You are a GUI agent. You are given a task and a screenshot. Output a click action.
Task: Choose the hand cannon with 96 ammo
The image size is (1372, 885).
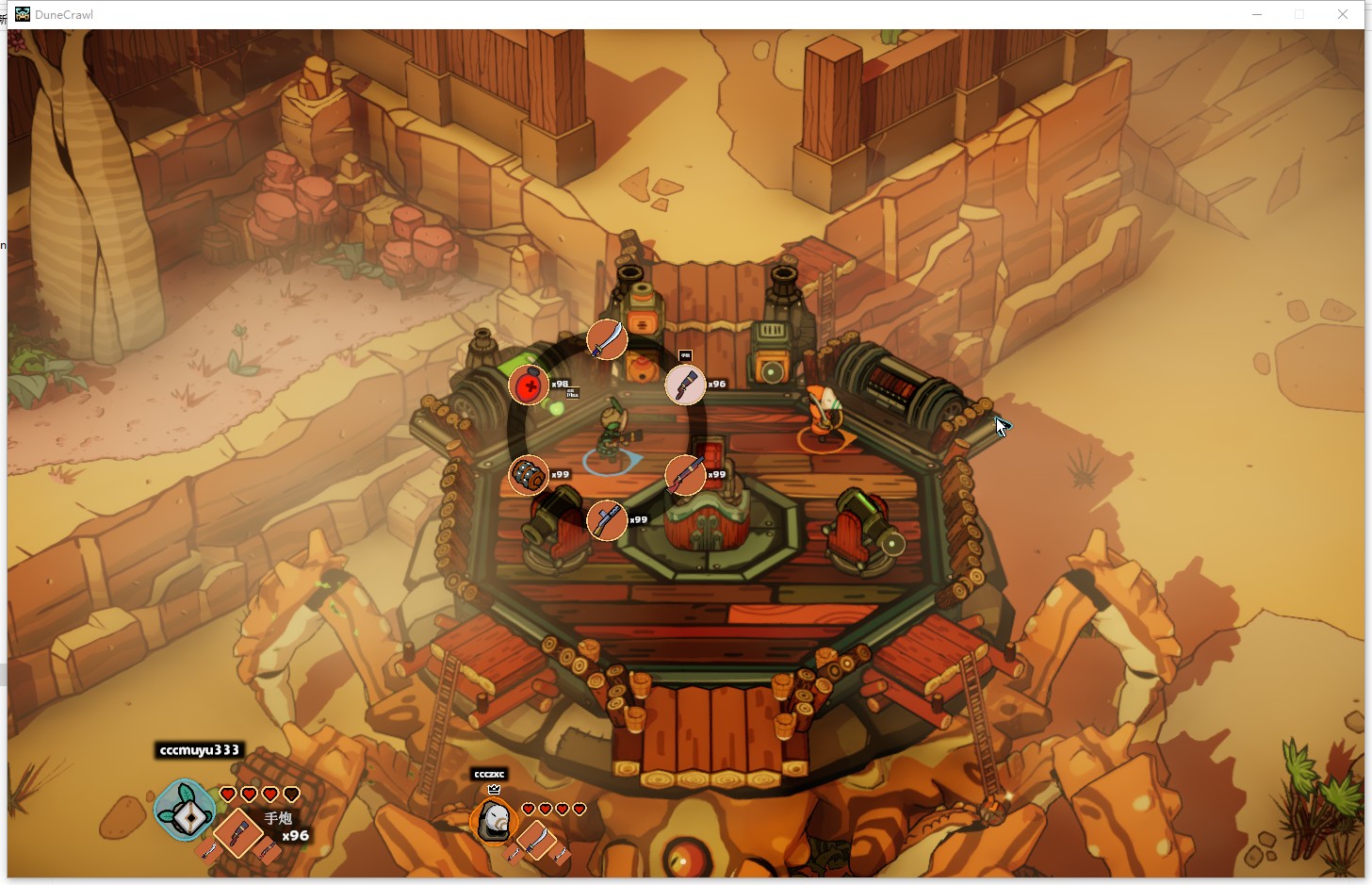[x=685, y=385]
